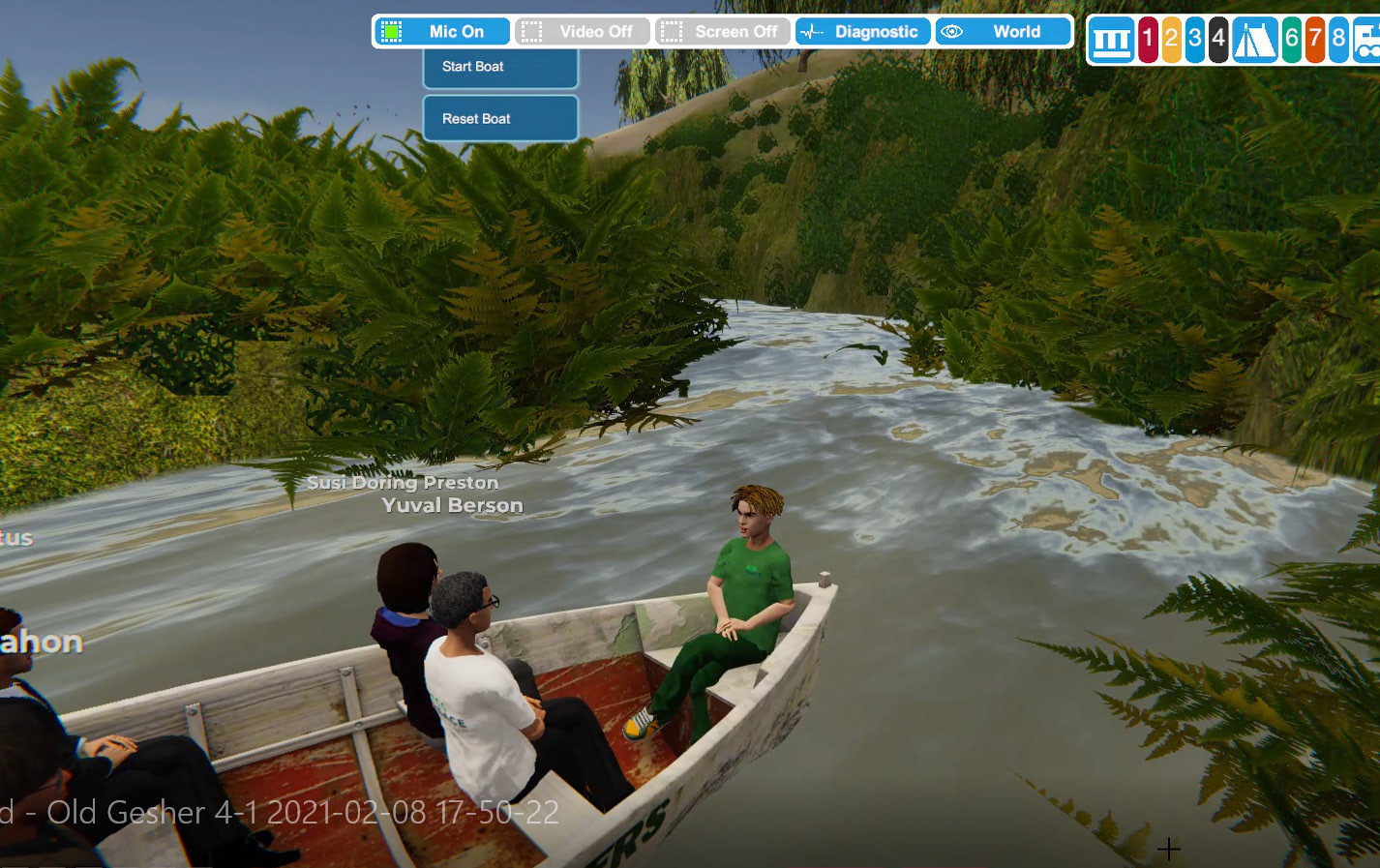Select red location number 1
This screenshot has width=1380, height=868.
click(x=1148, y=41)
